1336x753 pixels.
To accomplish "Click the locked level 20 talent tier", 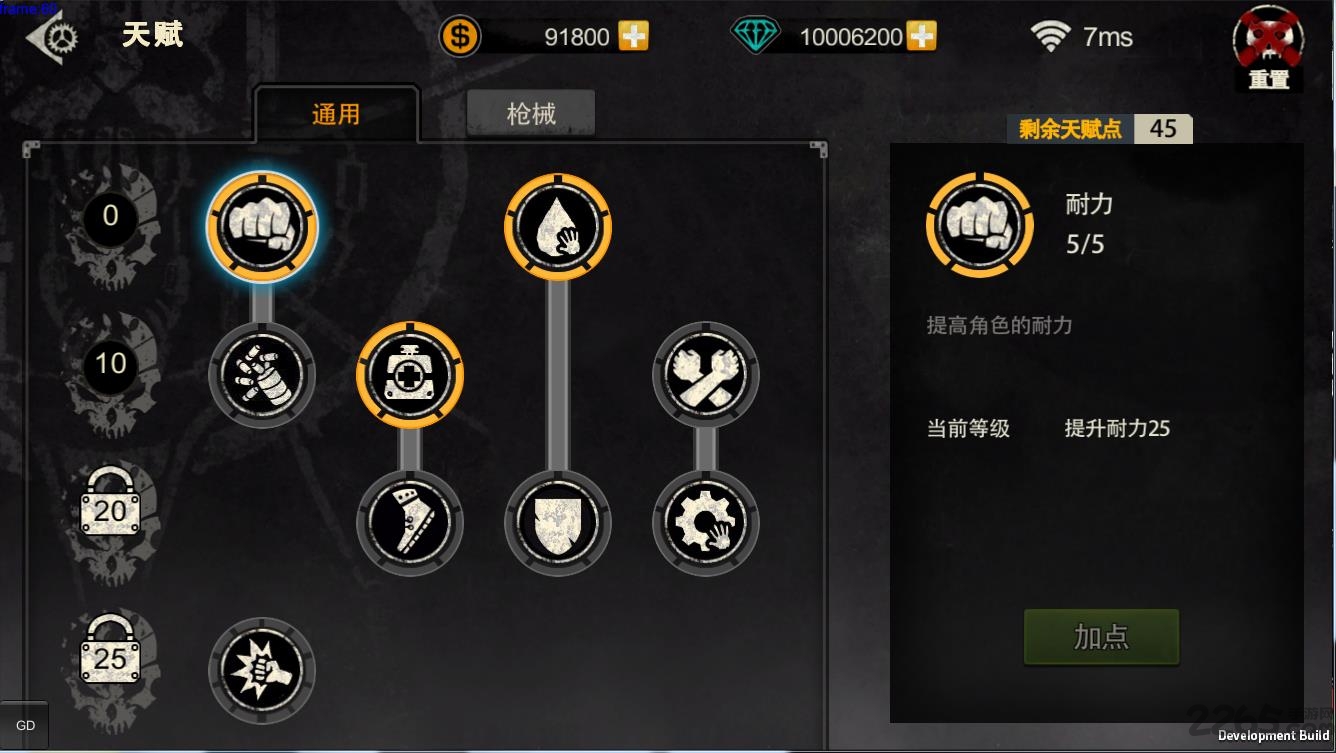I will tap(110, 510).
